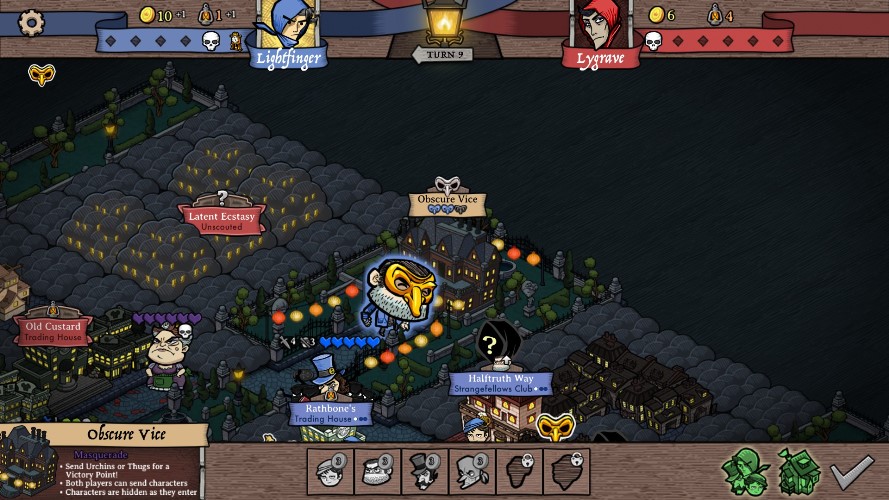Select the Old Custard Trading House label
The image size is (889, 500).
(x=54, y=330)
